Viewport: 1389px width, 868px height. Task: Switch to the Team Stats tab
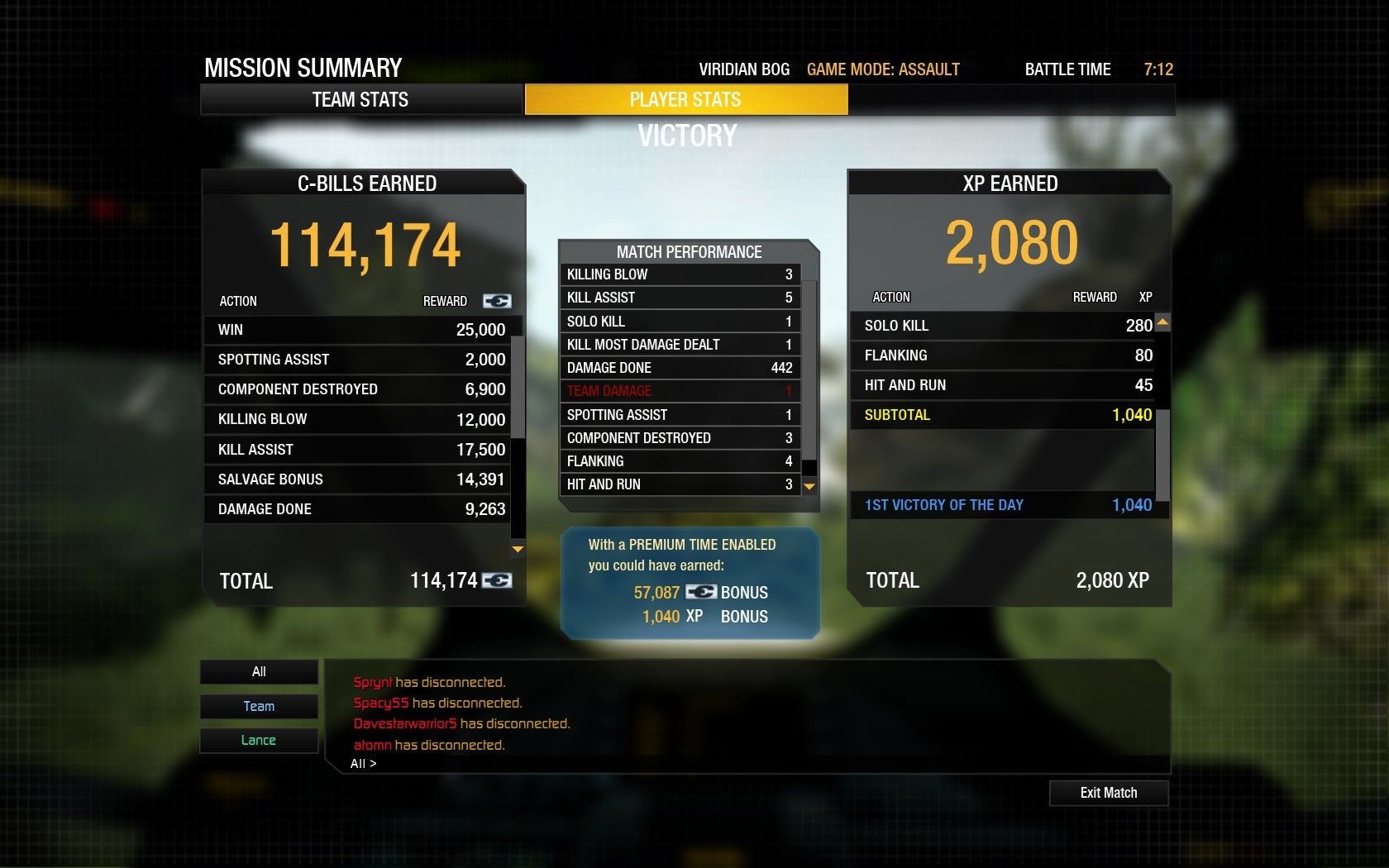pyautogui.click(x=360, y=100)
